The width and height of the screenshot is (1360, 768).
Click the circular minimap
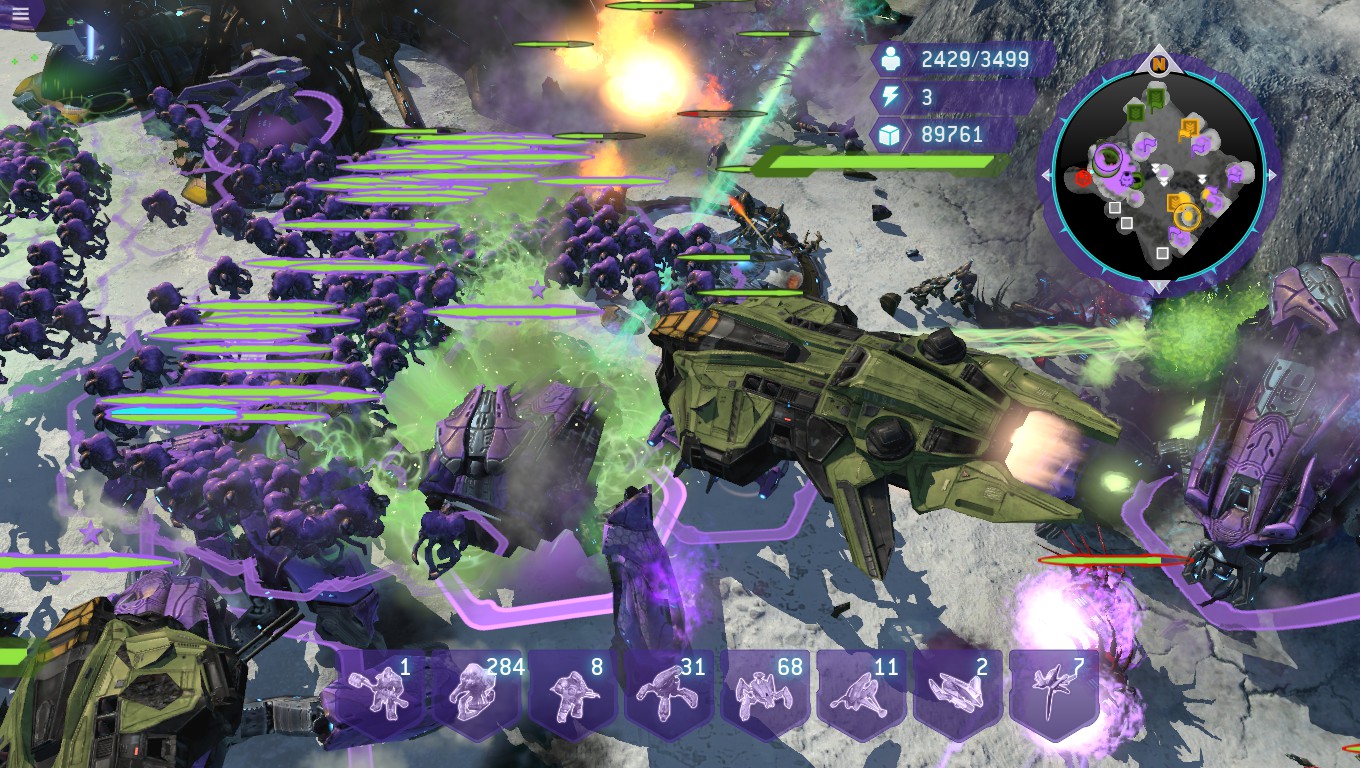1158,172
